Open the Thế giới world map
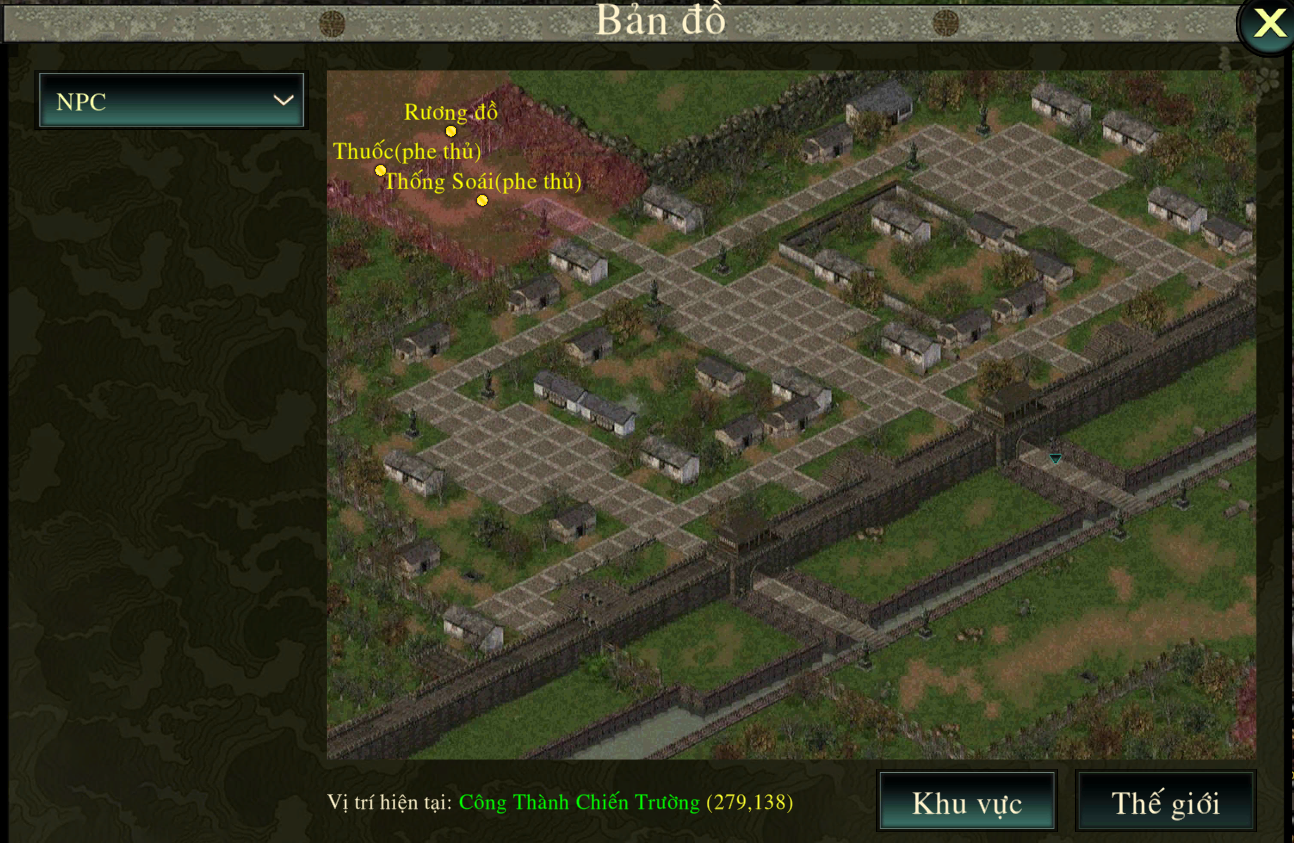The height and width of the screenshot is (843, 1294). pyautogui.click(x=1165, y=802)
